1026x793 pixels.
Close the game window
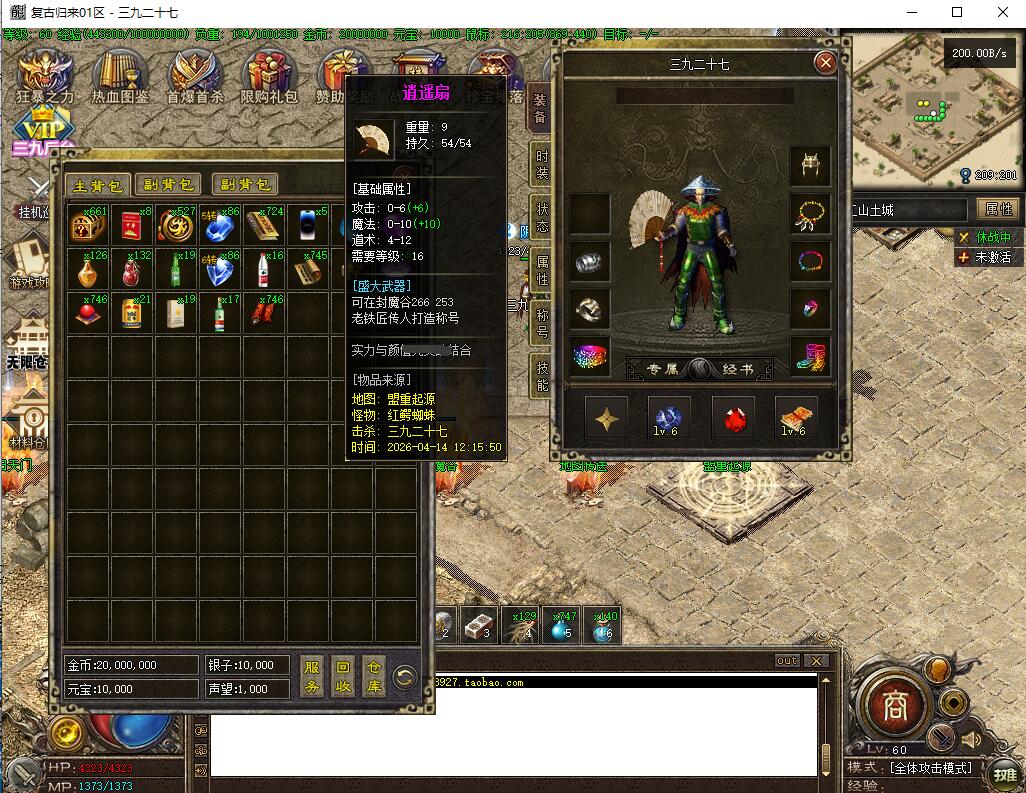[1003, 12]
